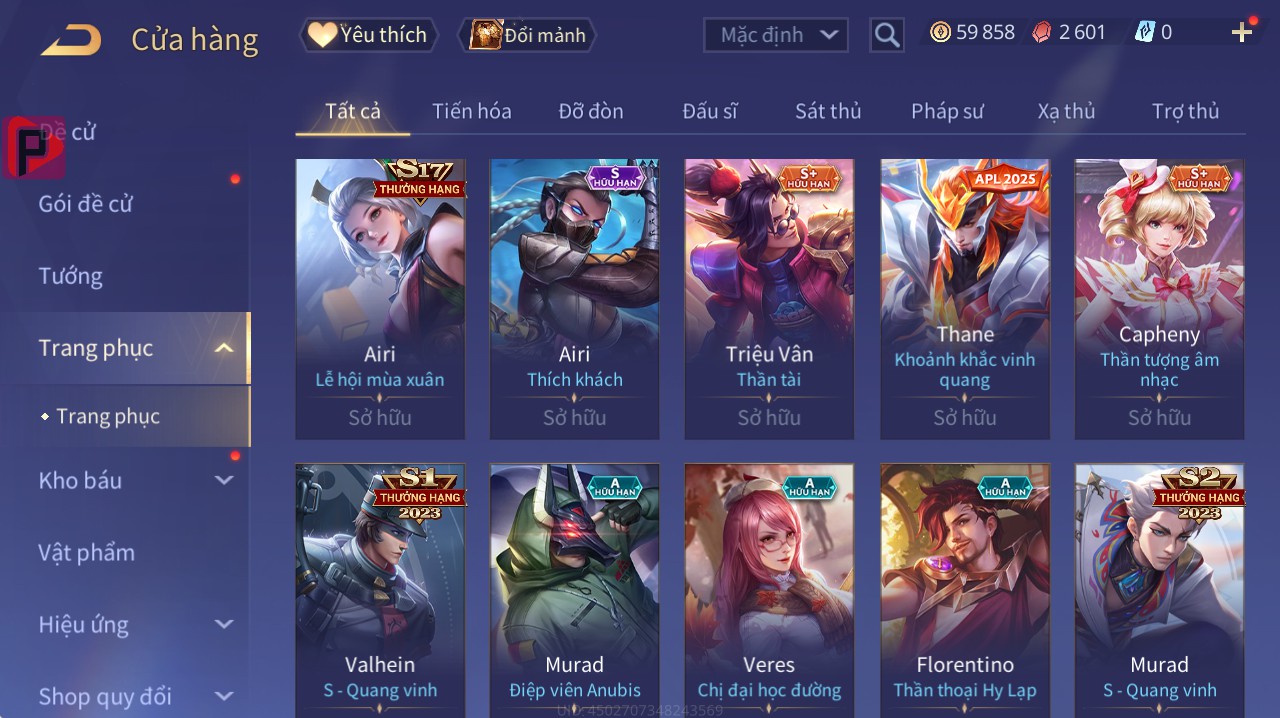View the Murad Điệp viên Anubis skin

[x=574, y=588]
